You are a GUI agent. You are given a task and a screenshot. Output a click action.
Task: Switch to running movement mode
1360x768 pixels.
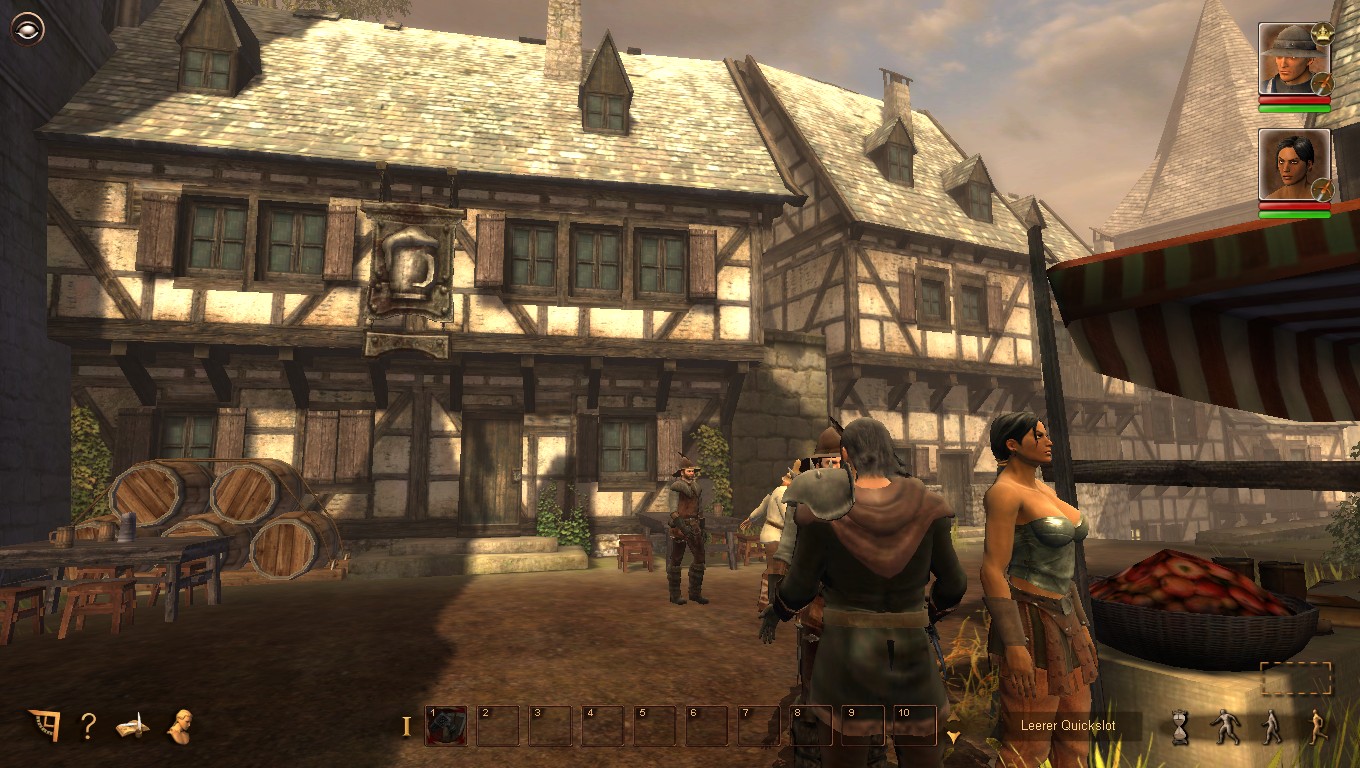click(1318, 727)
